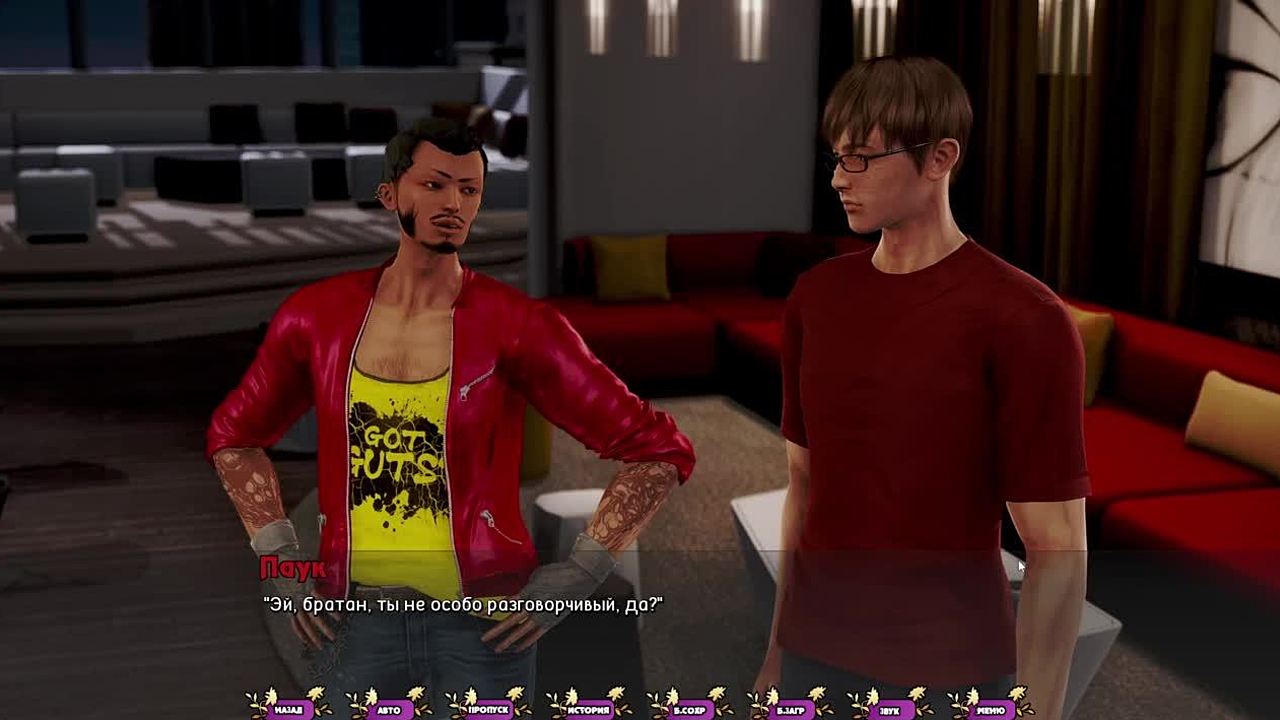Enable auto-advance with the АВТО button

tap(389, 709)
